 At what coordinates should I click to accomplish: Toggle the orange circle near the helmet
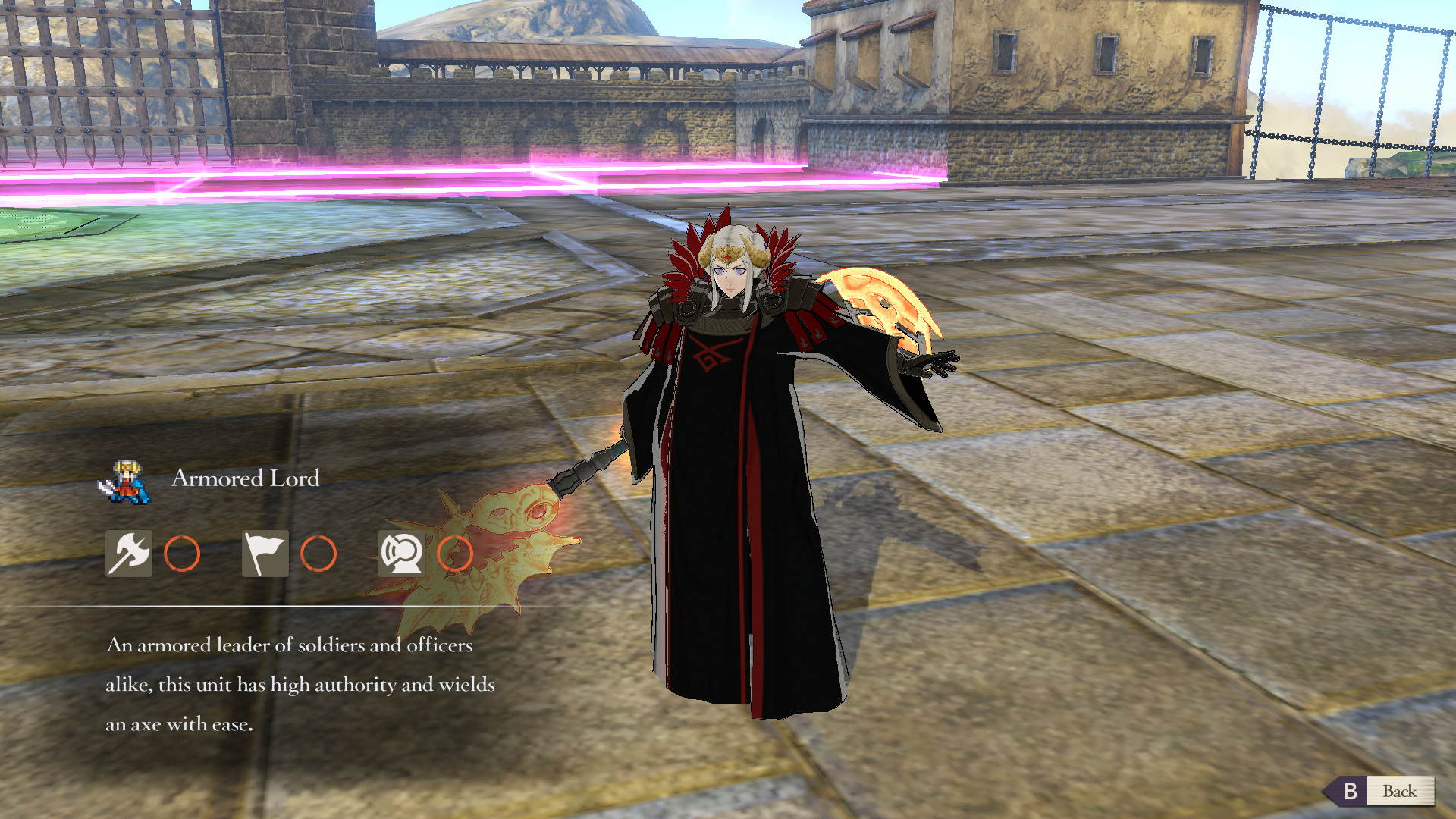pyautogui.click(x=457, y=554)
